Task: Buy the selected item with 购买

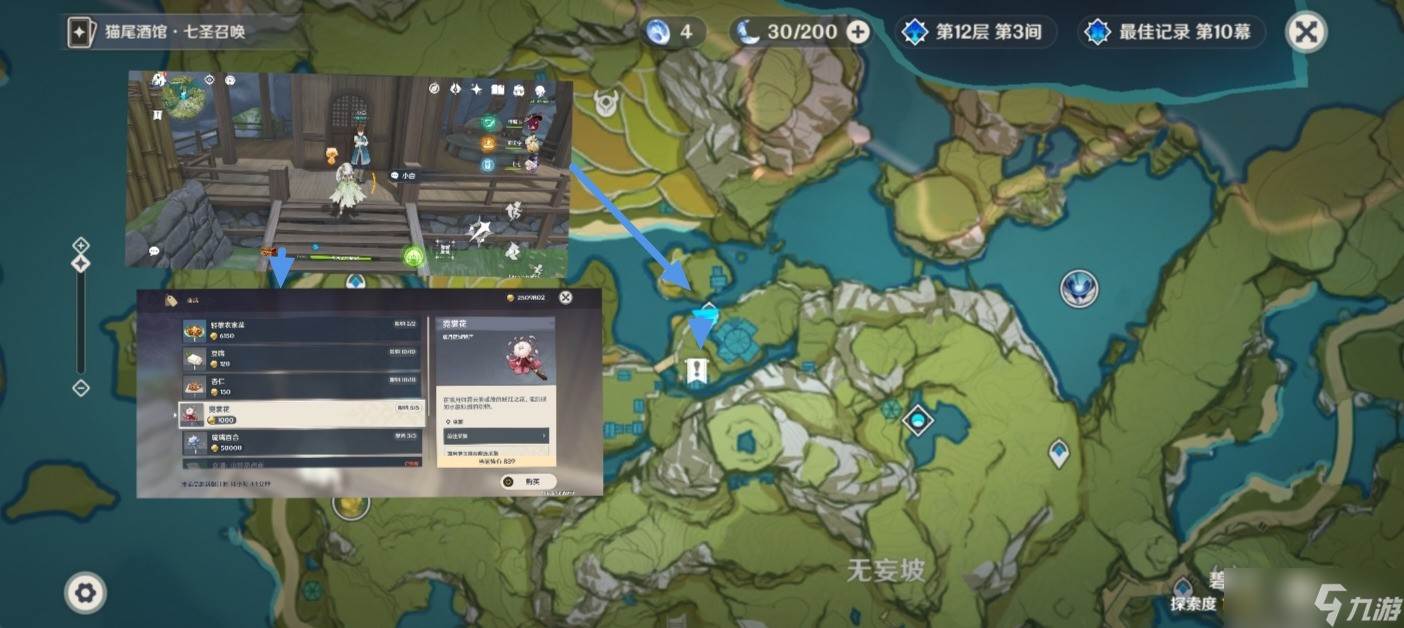Action: tap(528, 481)
